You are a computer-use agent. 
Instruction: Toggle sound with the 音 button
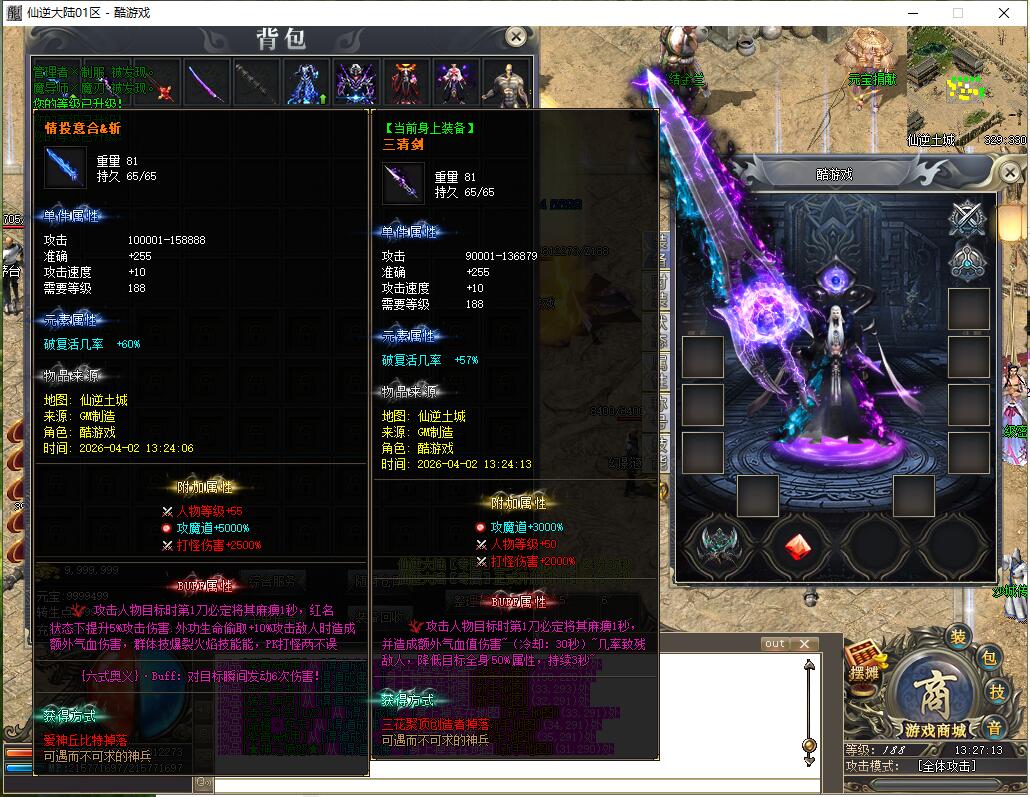[x=994, y=727]
